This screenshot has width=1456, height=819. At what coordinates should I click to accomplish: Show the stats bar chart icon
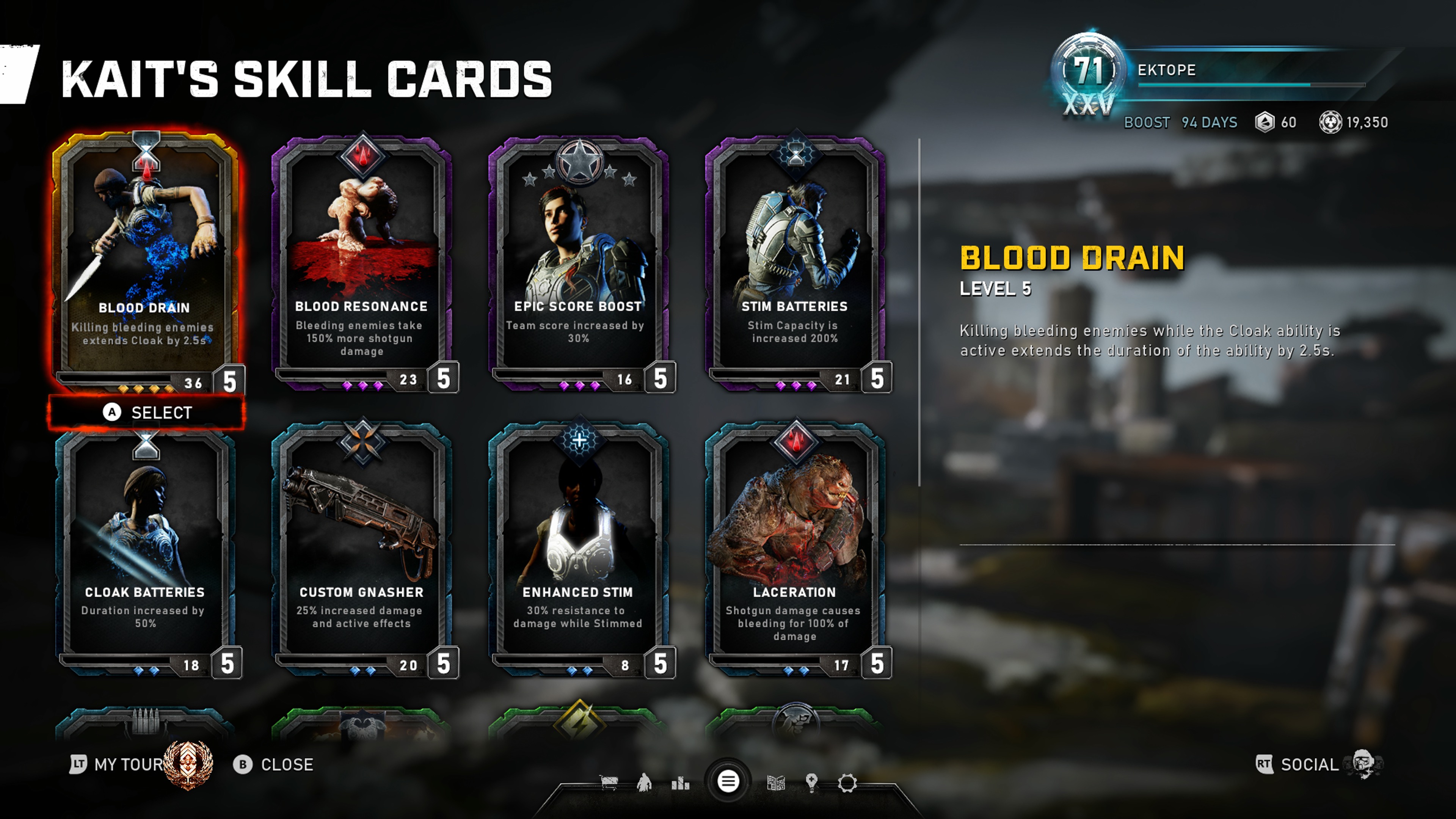click(x=681, y=783)
